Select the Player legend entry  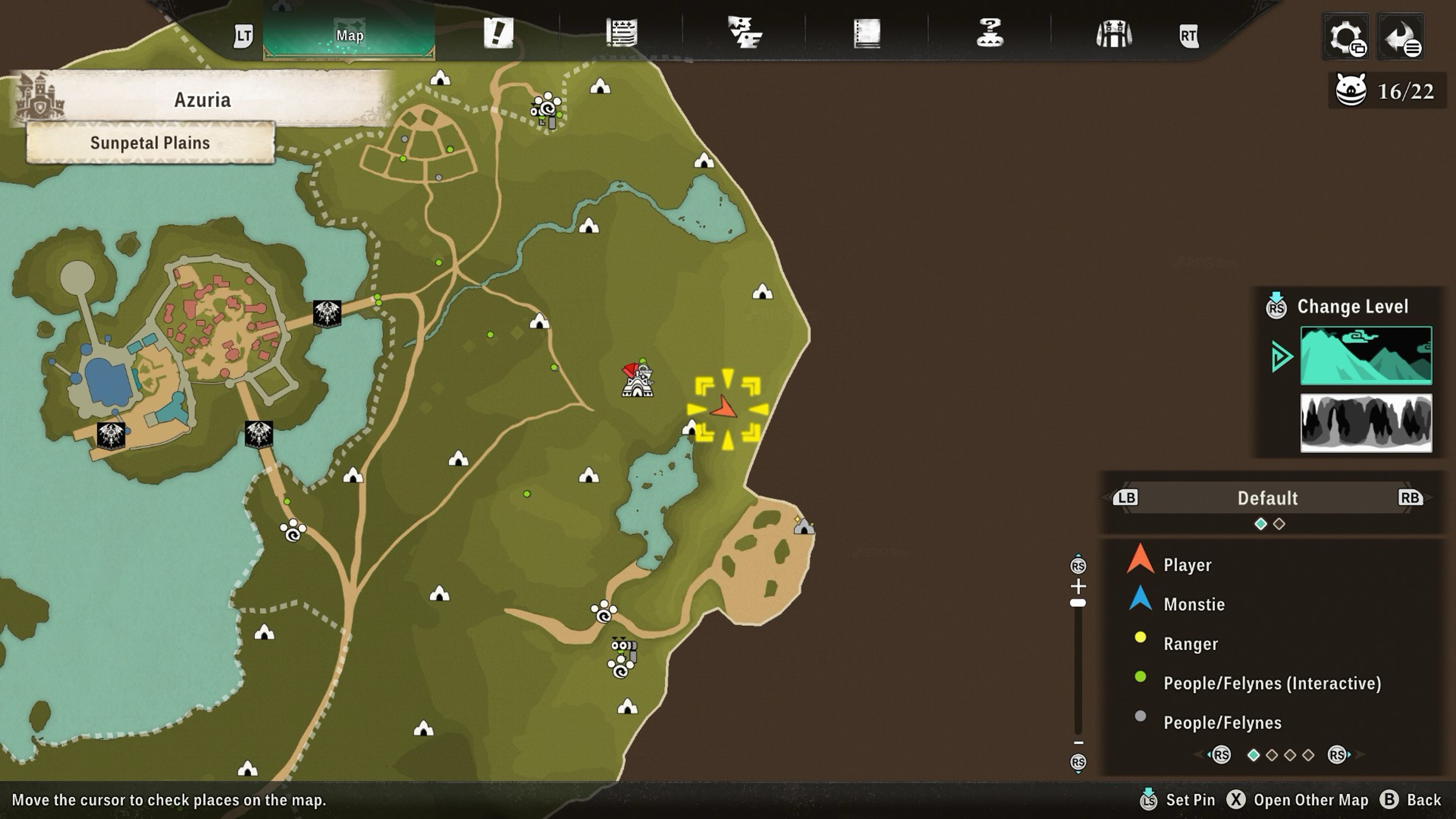click(1187, 565)
